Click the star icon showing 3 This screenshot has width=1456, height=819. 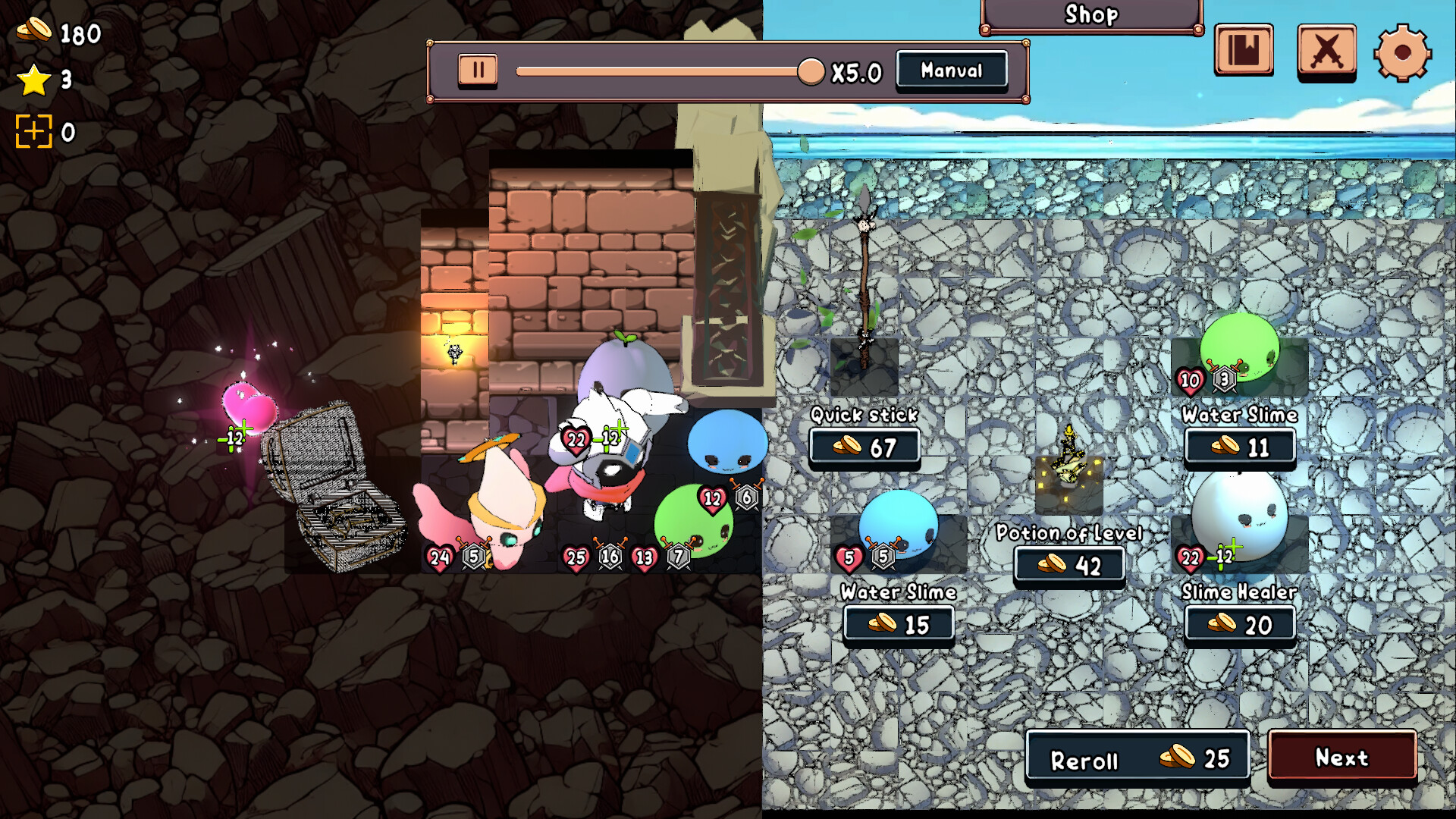coord(32,78)
